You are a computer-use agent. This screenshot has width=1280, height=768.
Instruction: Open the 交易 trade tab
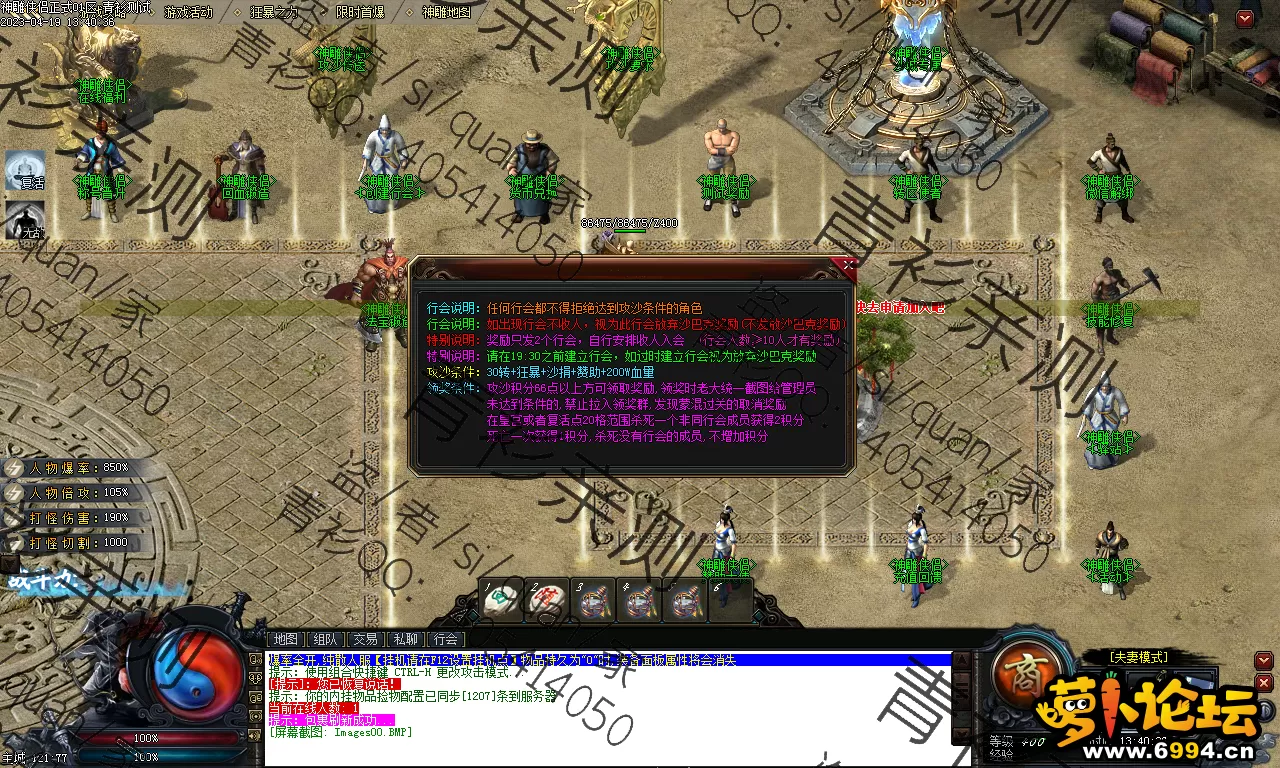365,639
